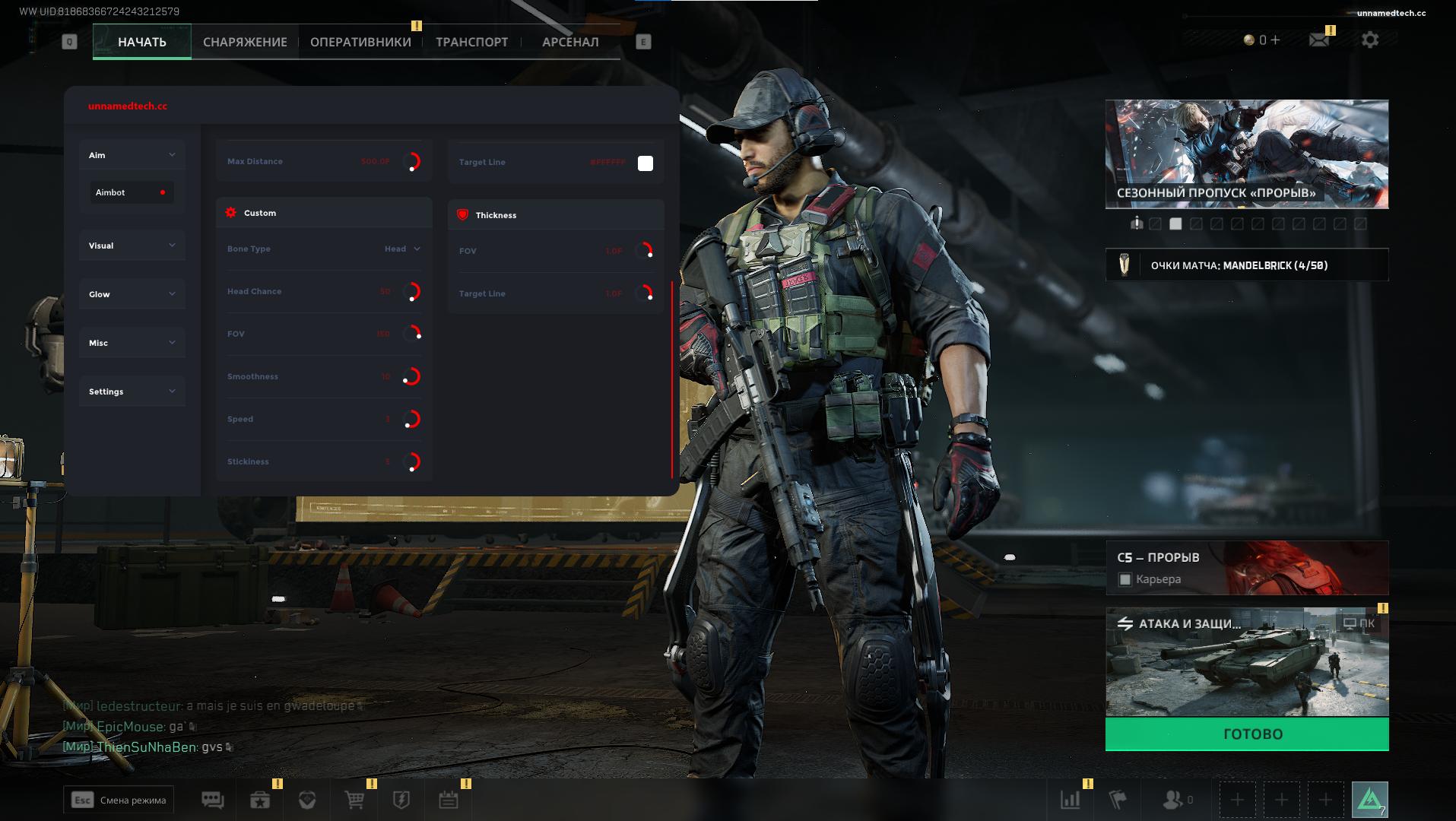
Task: Click the green ГОТОВО button
Action: (x=1246, y=734)
